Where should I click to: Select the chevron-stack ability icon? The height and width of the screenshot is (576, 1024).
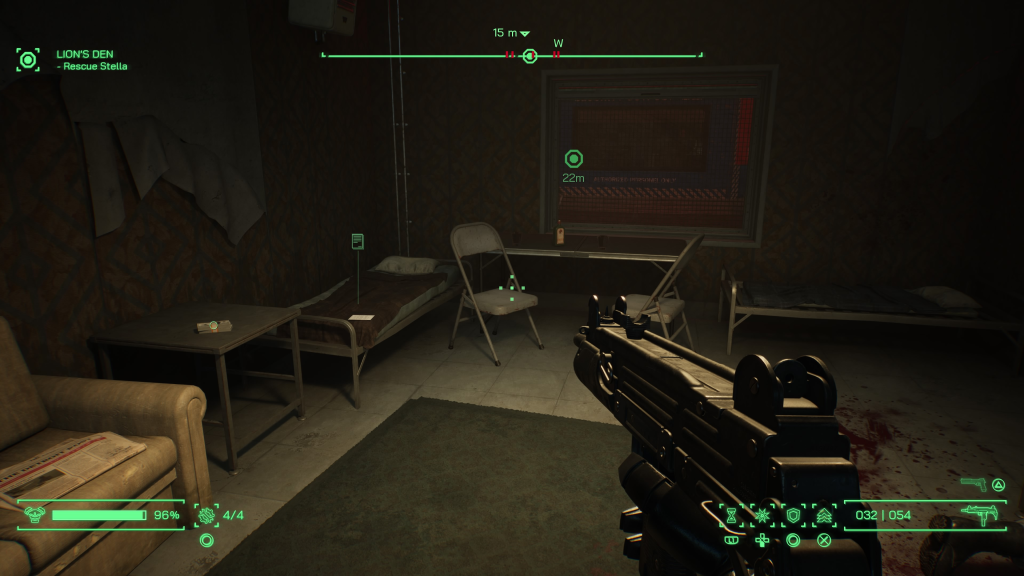click(x=824, y=515)
